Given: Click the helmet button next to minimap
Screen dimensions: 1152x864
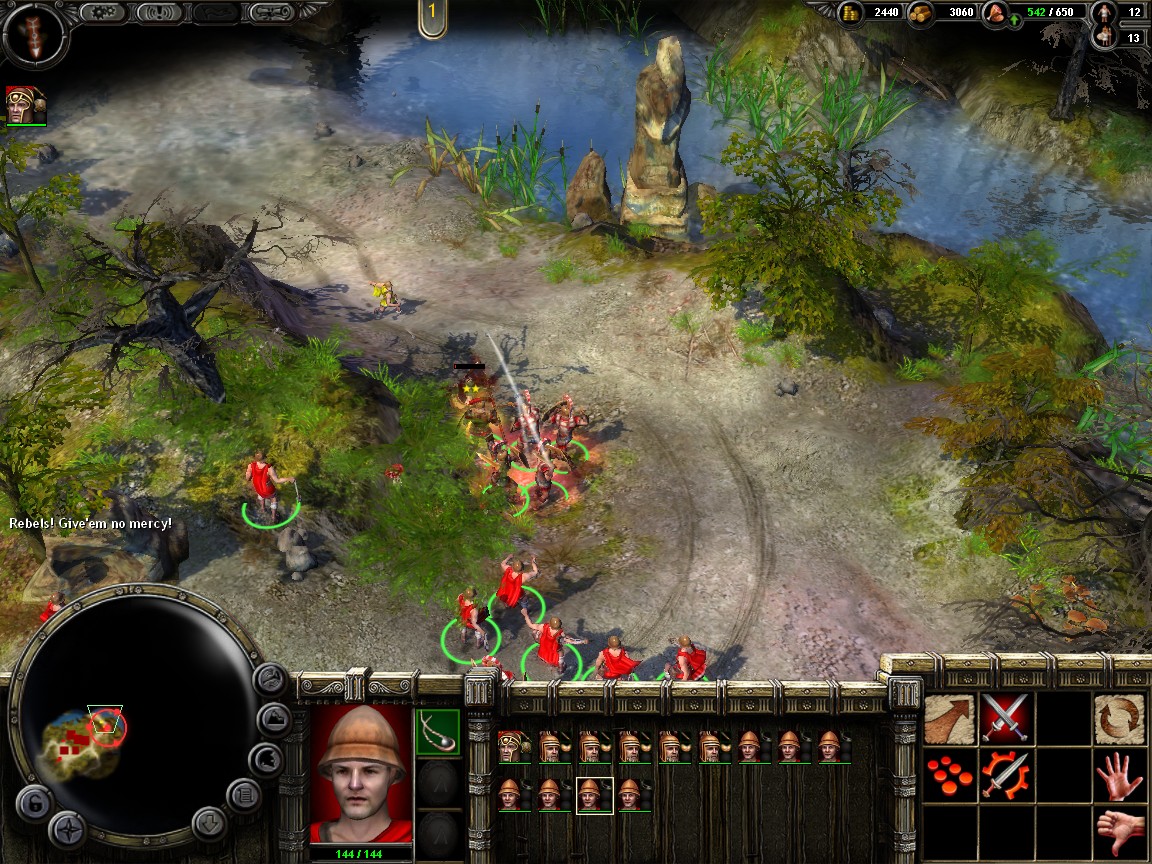Looking at the screenshot, I should [264, 759].
